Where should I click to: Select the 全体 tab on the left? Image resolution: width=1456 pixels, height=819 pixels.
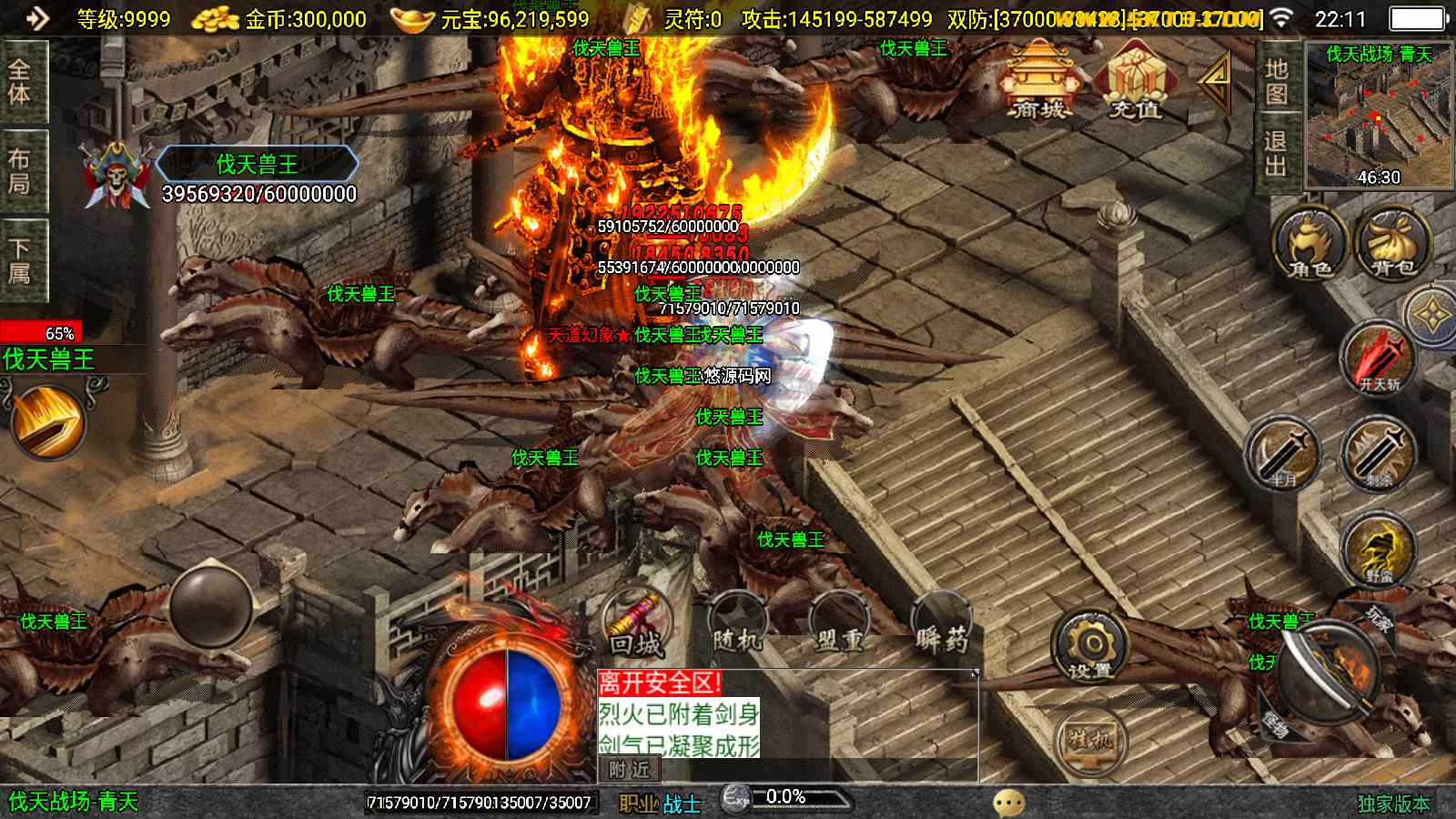[x=20, y=82]
